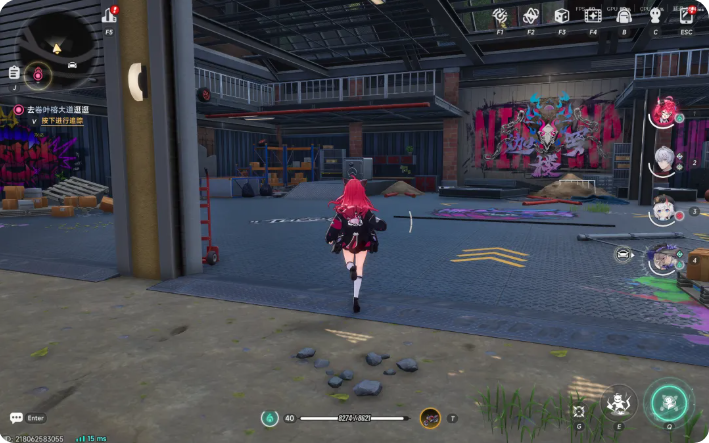
Task: Activate the teal glowing ultimate skill
Action: 667,402
